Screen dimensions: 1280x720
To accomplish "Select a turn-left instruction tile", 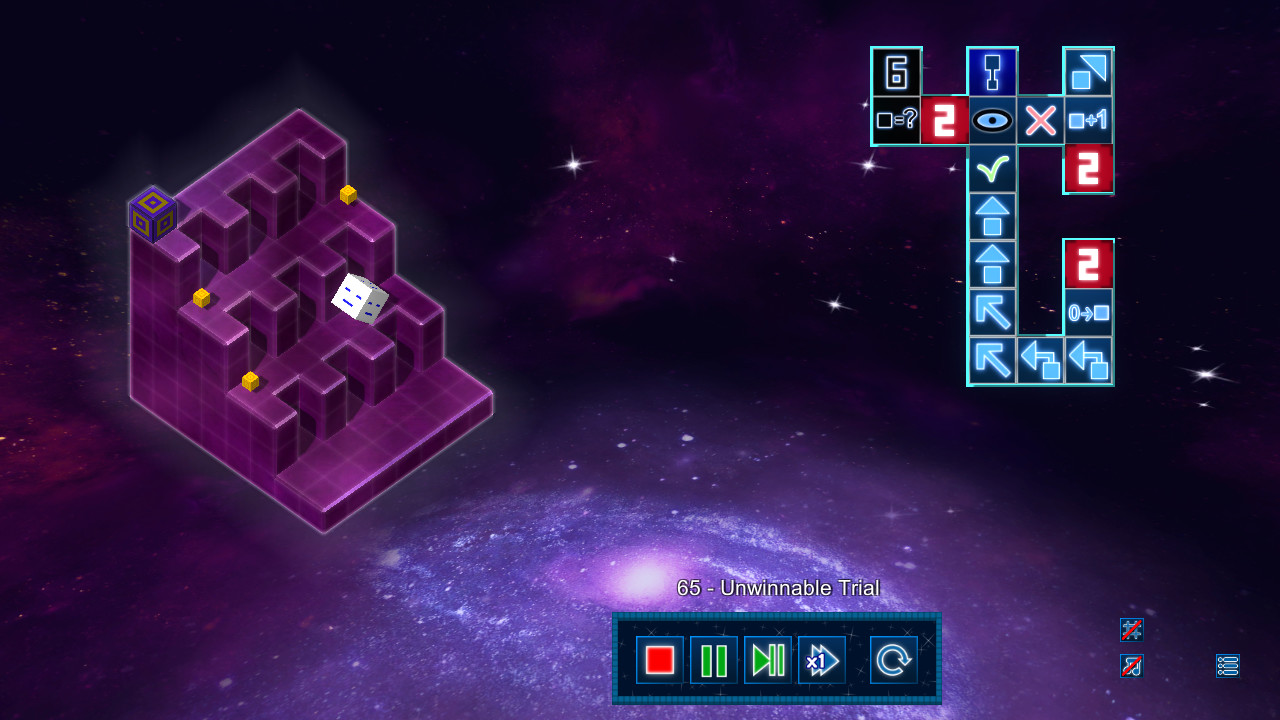I will coord(1041,361).
